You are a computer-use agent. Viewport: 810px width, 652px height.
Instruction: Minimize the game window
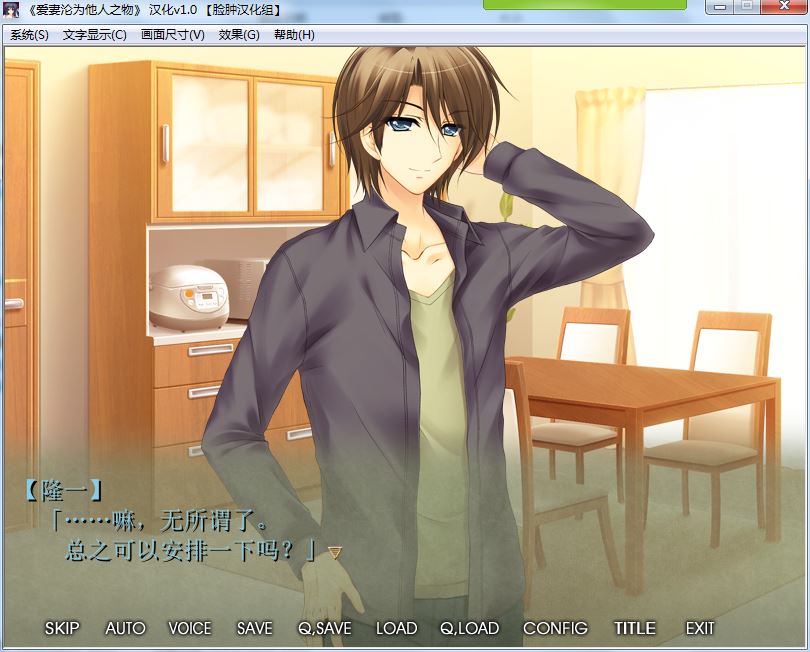coord(720,6)
